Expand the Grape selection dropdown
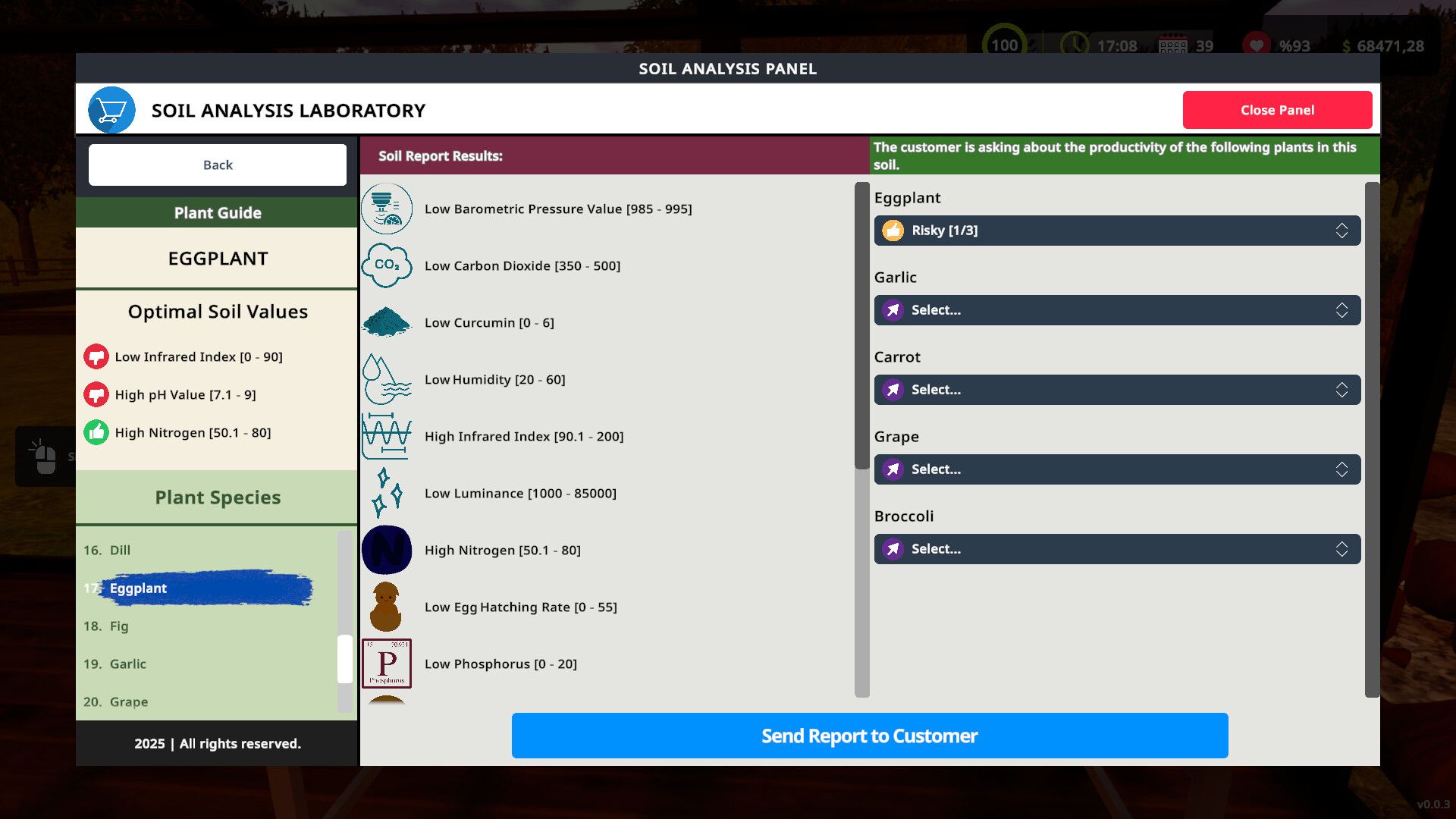The height and width of the screenshot is (819, 1456). click(x=1116, y=469)
